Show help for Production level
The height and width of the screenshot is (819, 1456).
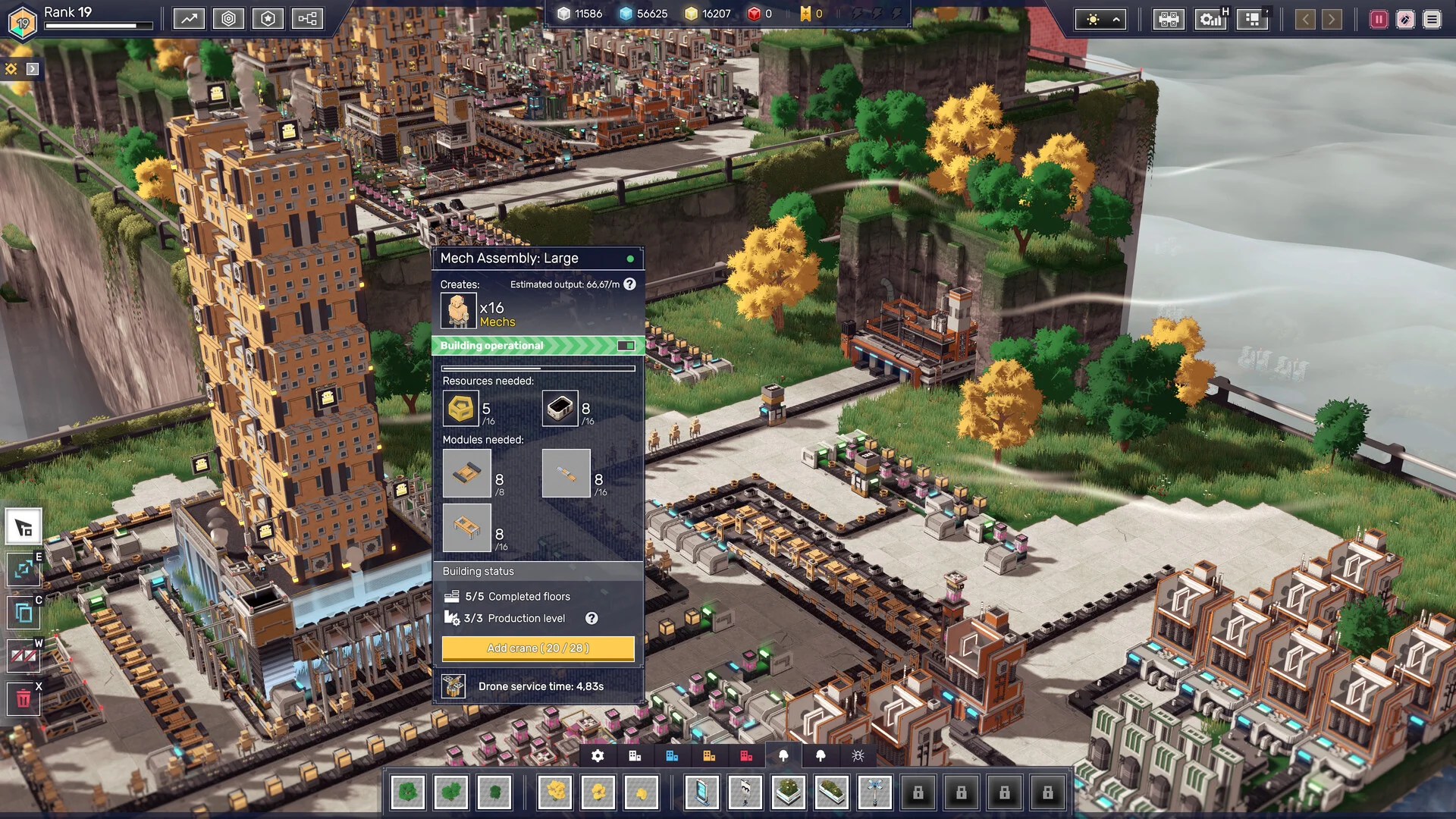click(x=591, y=618)
